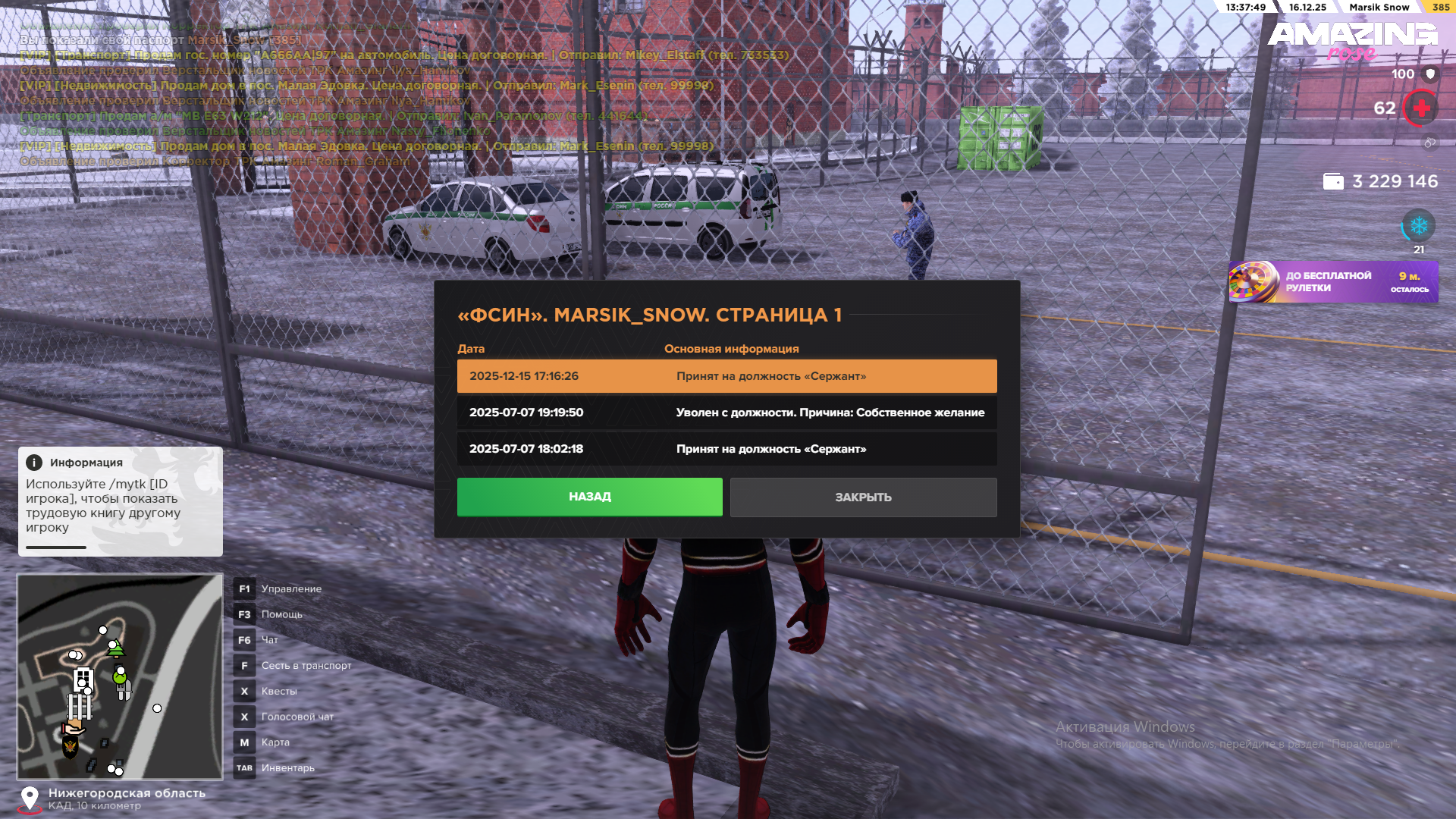Select the 2025-12-15 Сержант record row
1456x819 pixels.
726,376
